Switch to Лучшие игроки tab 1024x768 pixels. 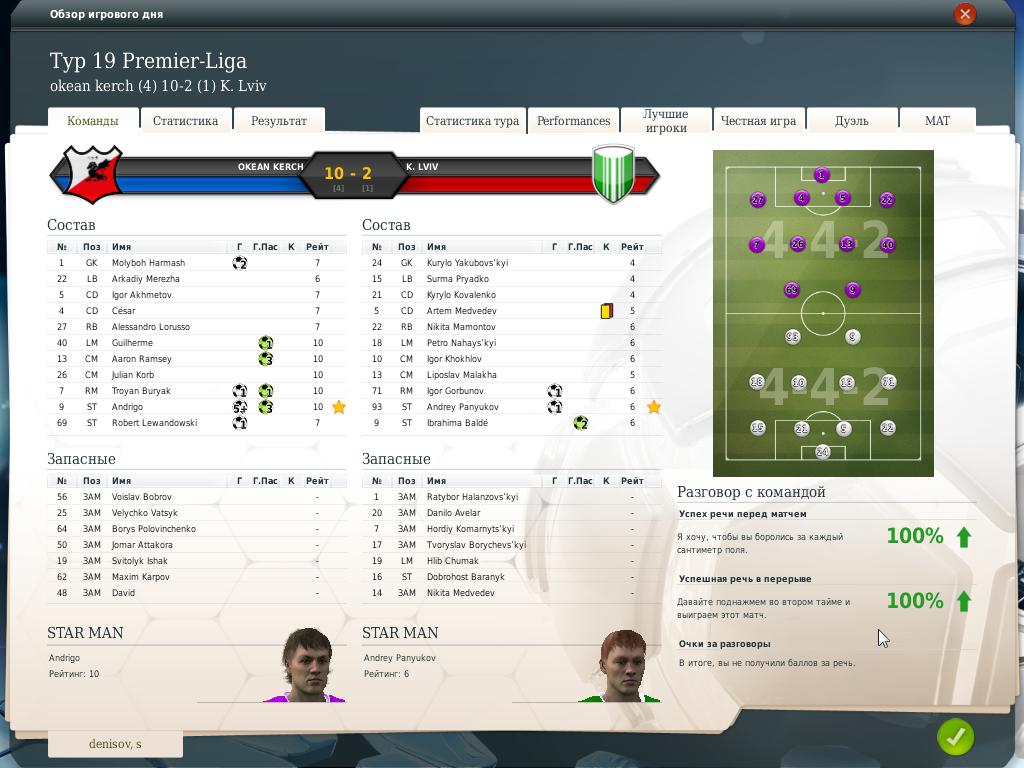pyautogui.click(x=665, y=121)
